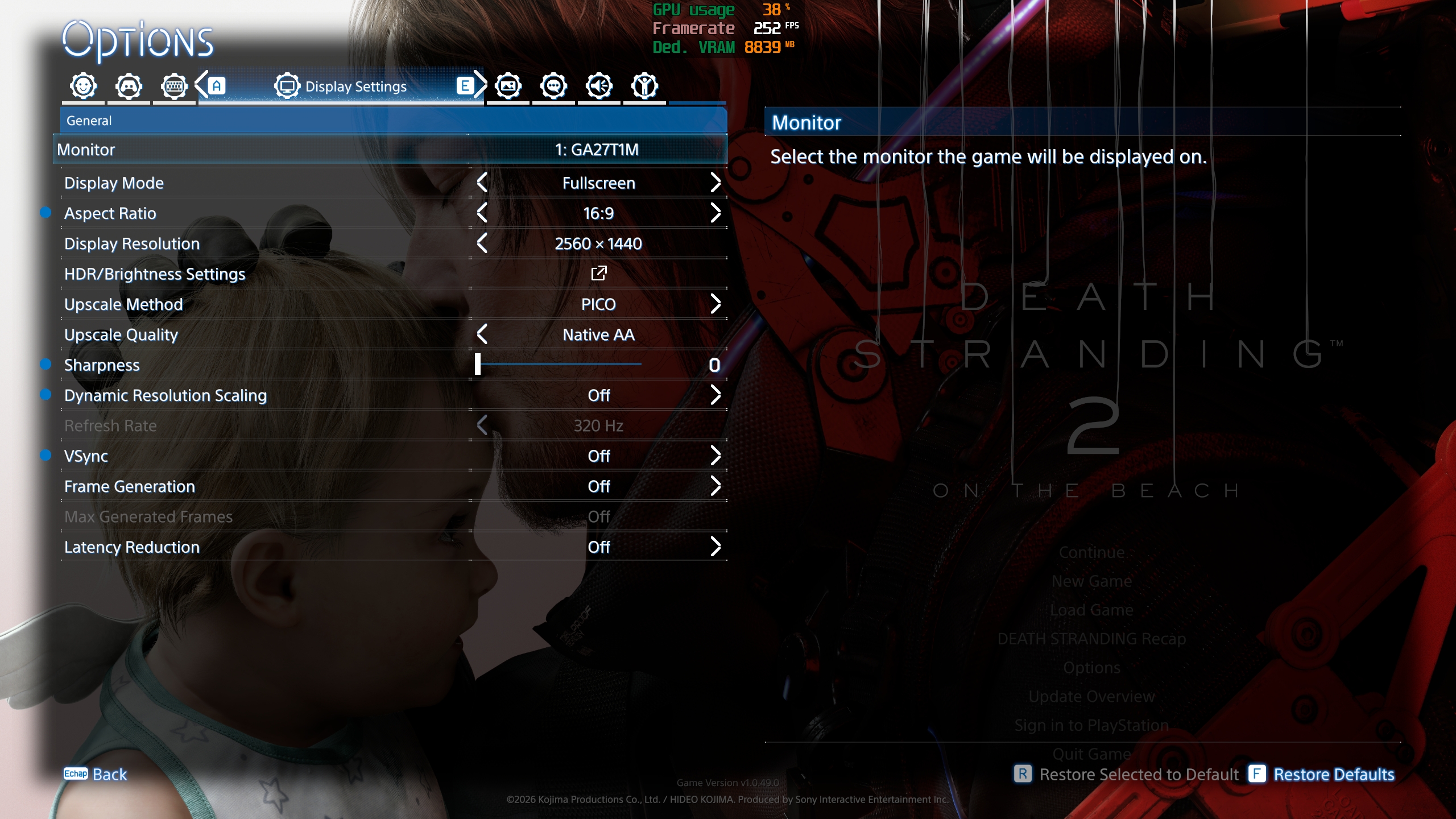
Task: Click left arrow to change Aspect Ratio
Action: click(x=482, y=213)
